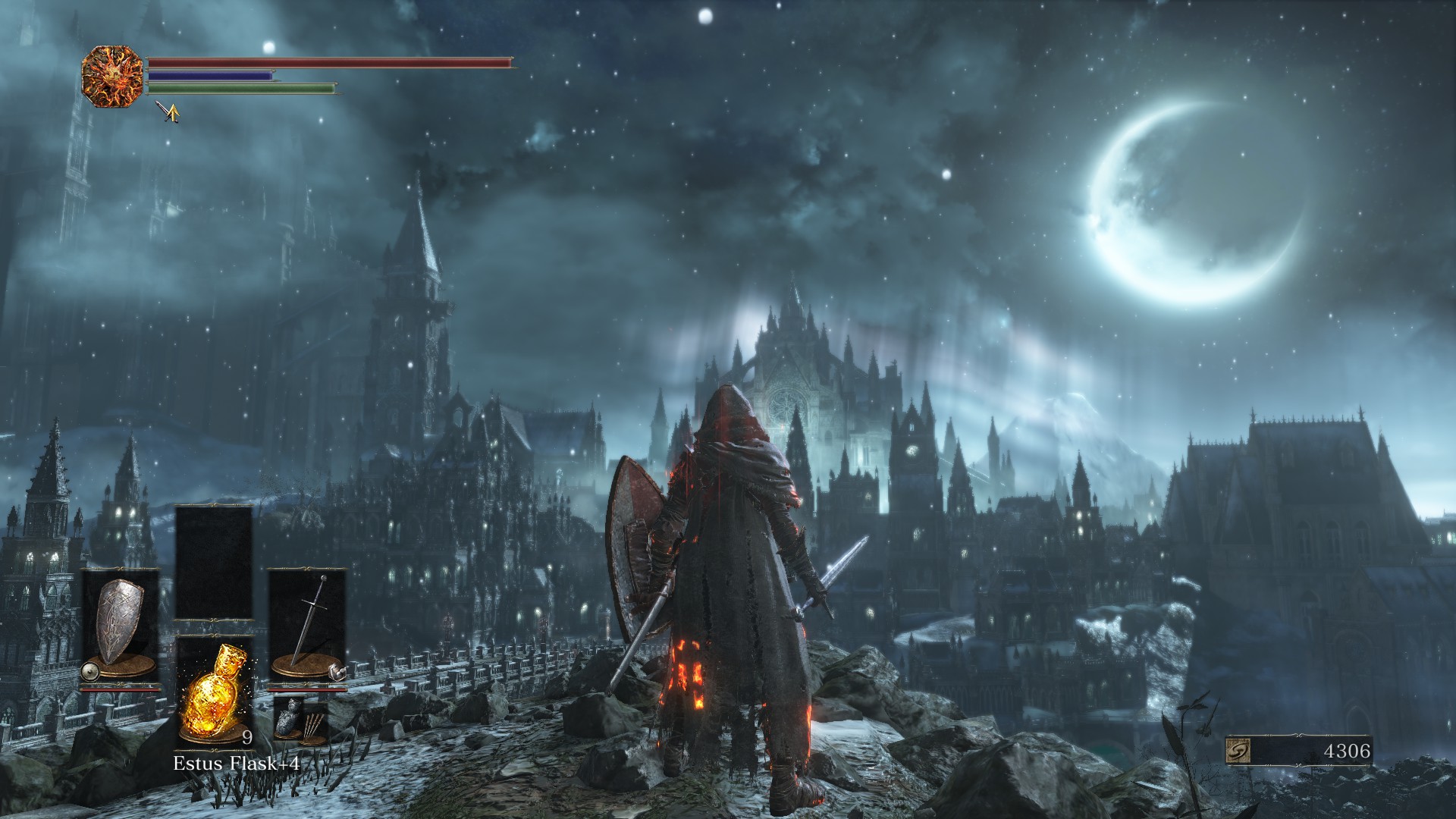
Task: Click the empty spell slot above Estus
Action: pos(214,563)
